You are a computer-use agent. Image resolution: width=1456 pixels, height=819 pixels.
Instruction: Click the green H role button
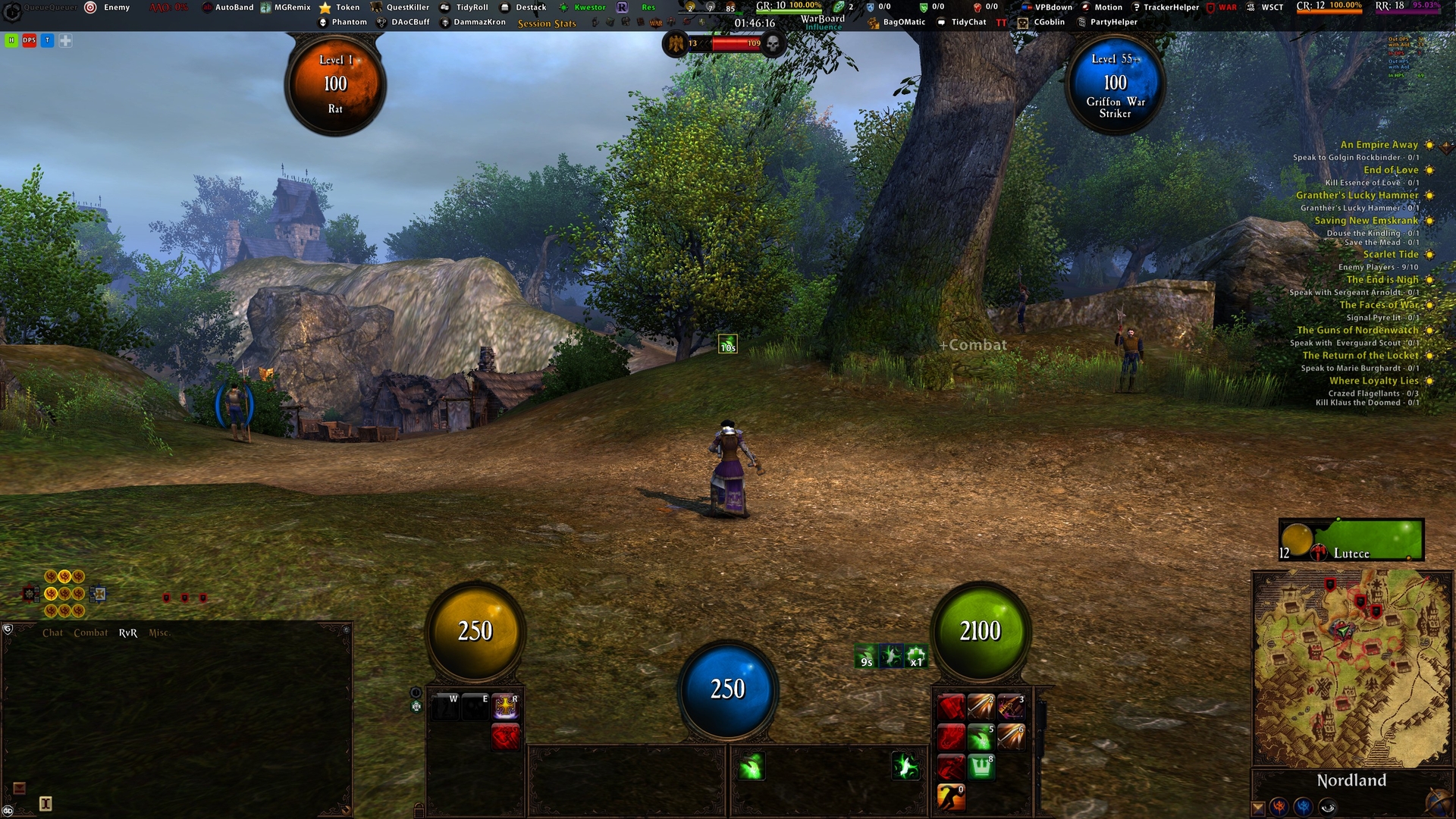coord(11,41)
